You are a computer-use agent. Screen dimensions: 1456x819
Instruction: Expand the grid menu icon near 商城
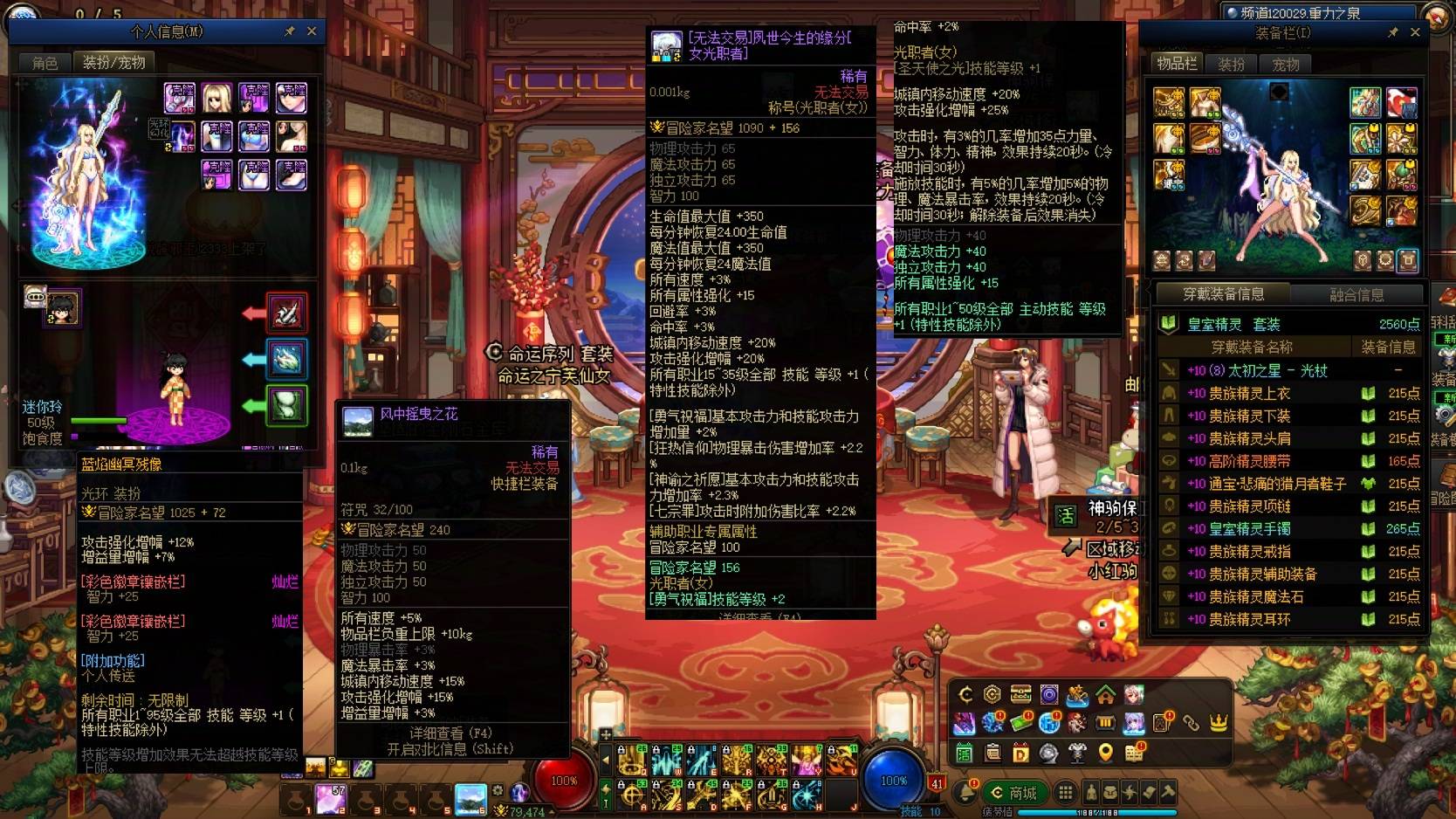click(1066, 791)
